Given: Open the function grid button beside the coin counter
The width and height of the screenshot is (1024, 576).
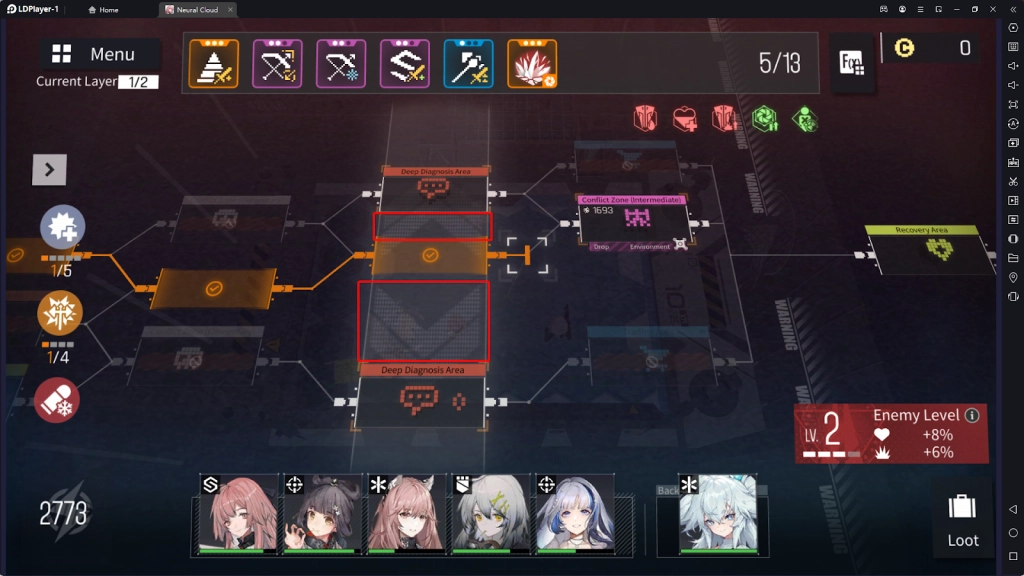Looking at the screenshot, I should (852, 63).
